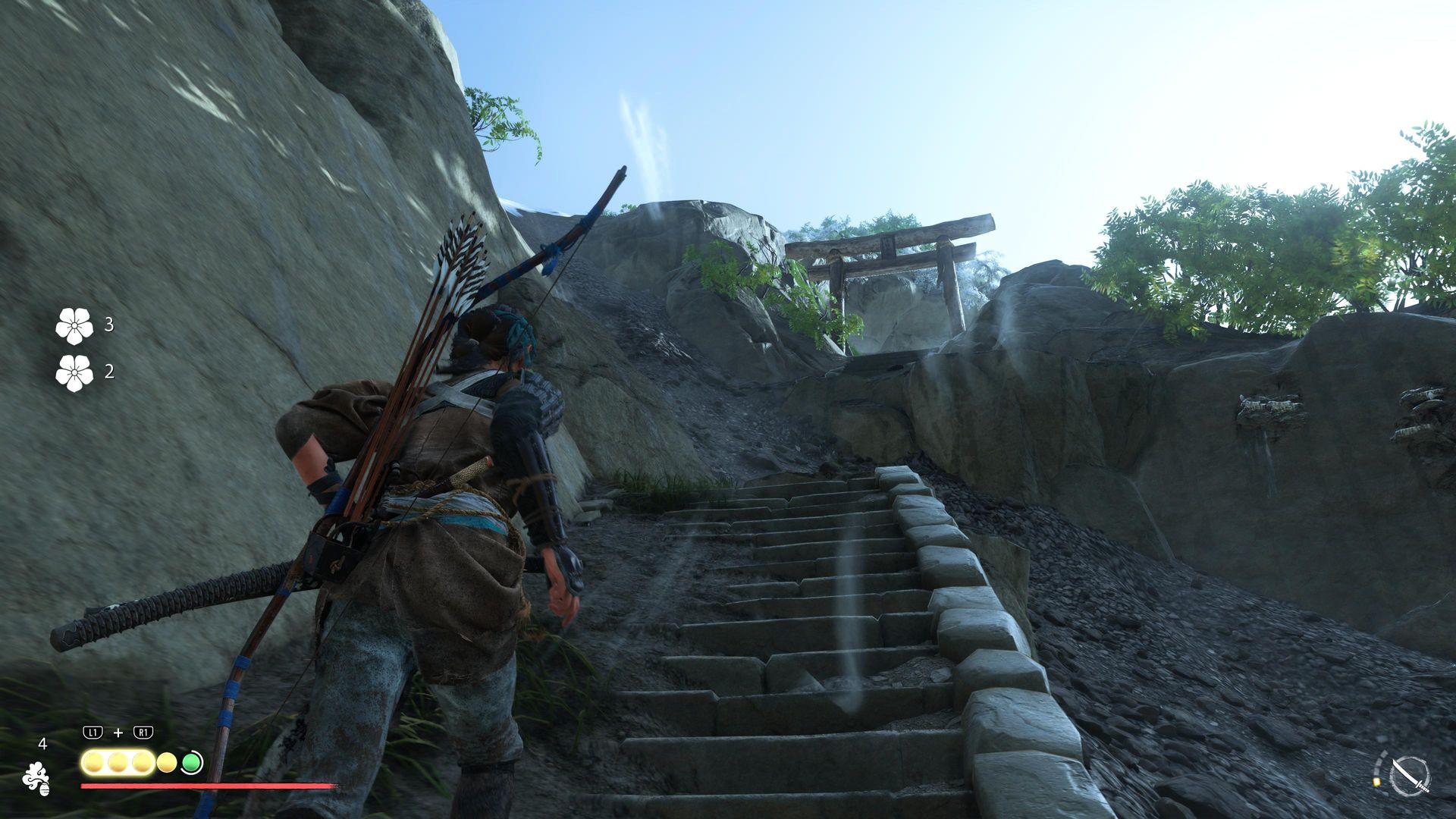The image size is (1456, 819).
Task: Use the smoke gourd item icon
Action: click(36, 778)
